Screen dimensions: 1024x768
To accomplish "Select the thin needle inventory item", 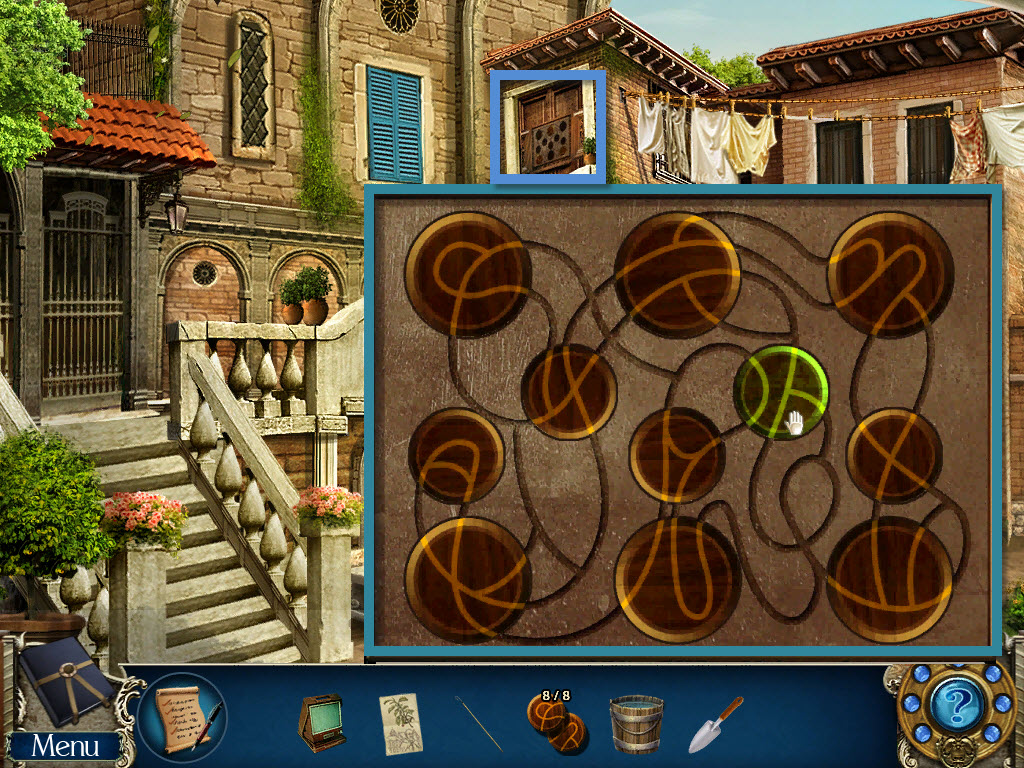I will [x=479, y=723].
